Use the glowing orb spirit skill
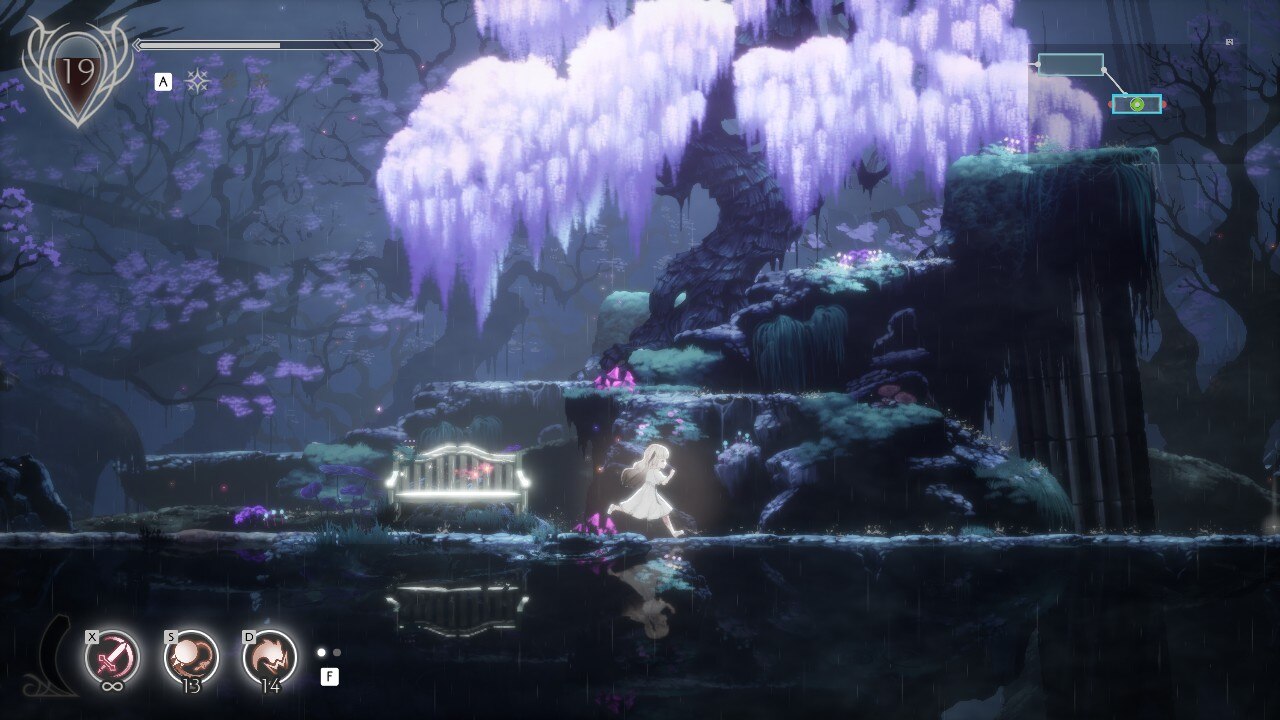 (190, 656)
